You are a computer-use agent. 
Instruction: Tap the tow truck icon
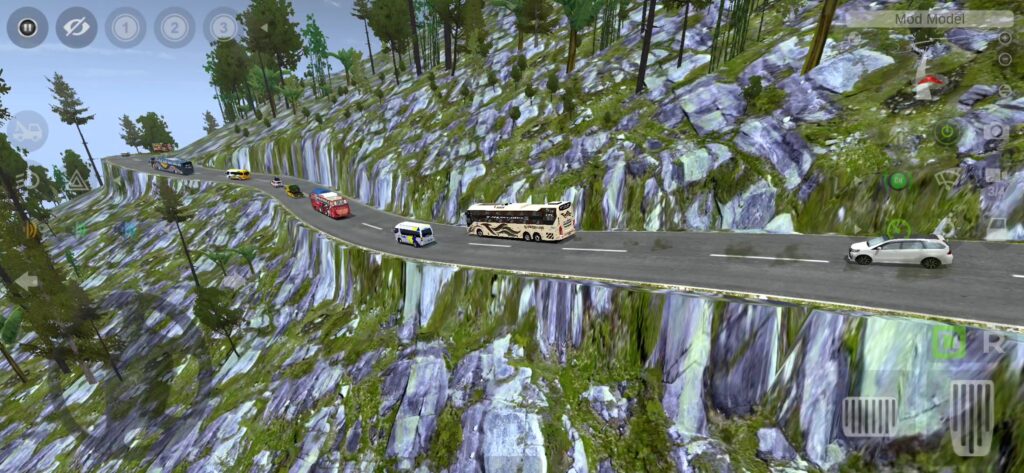[x=27, y=131]
